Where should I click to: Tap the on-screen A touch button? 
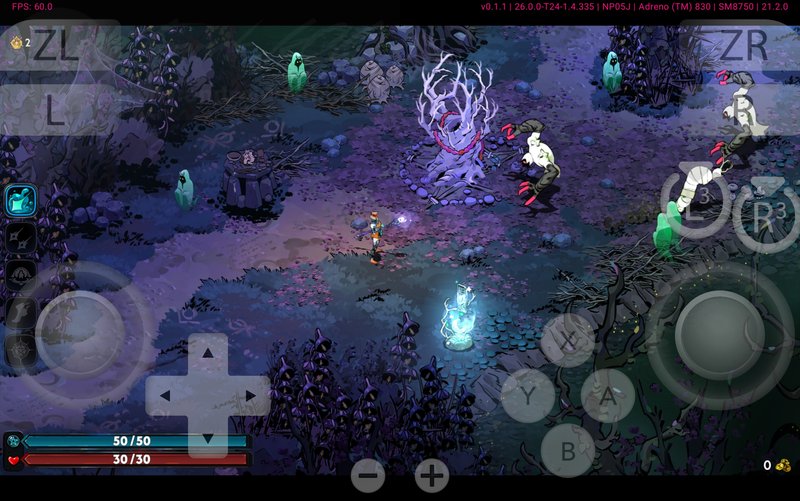coord(608,395)
